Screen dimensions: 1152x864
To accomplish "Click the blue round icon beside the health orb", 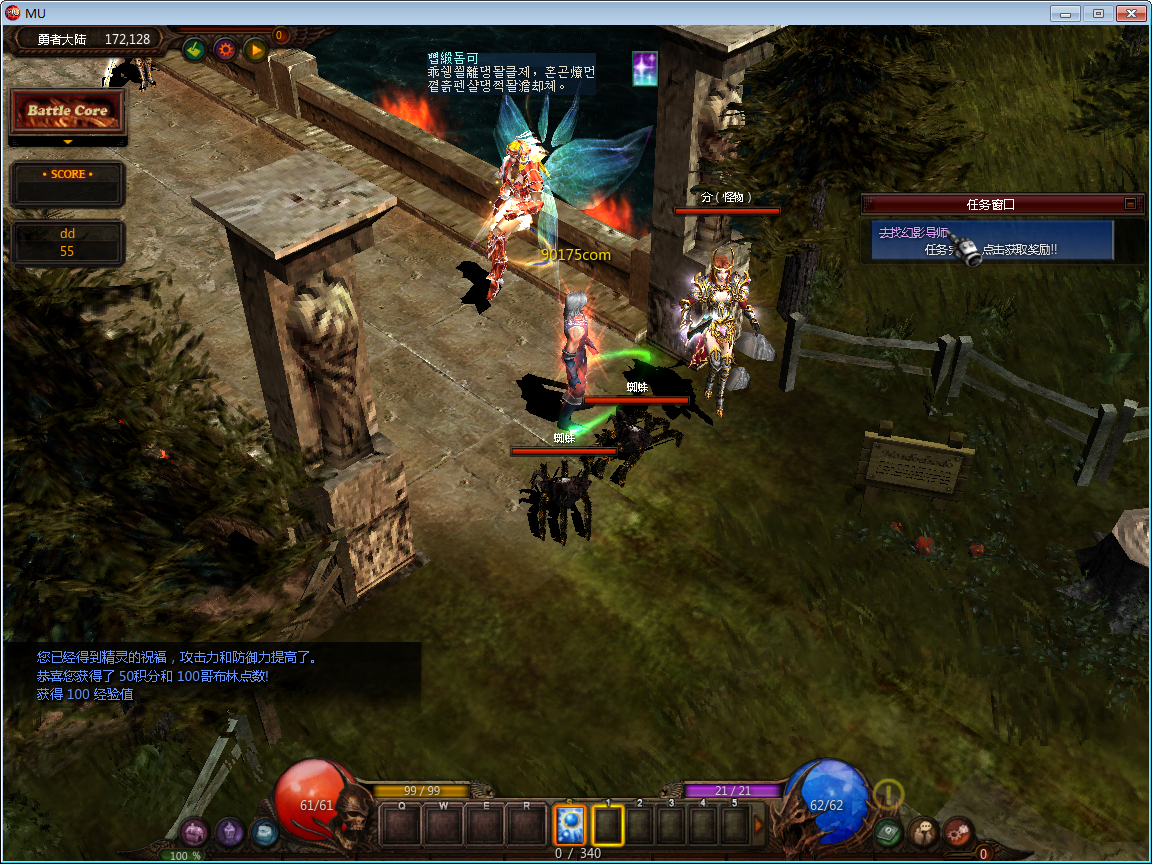I will pos(264,831).
